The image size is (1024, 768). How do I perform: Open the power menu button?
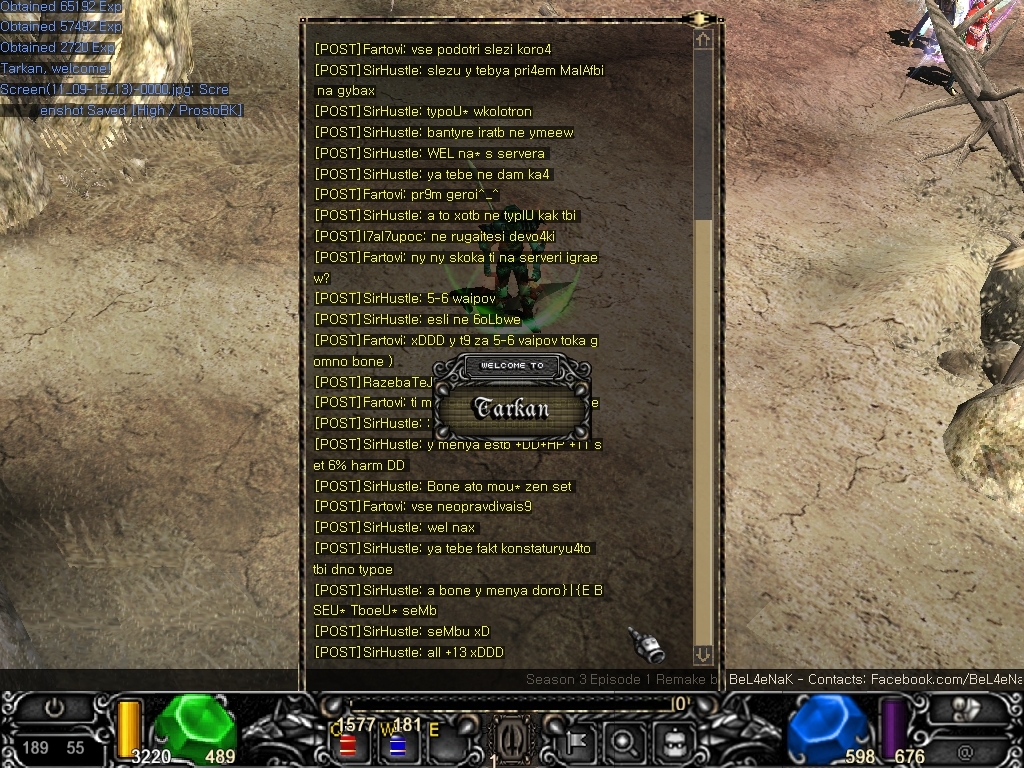(54, 708)
